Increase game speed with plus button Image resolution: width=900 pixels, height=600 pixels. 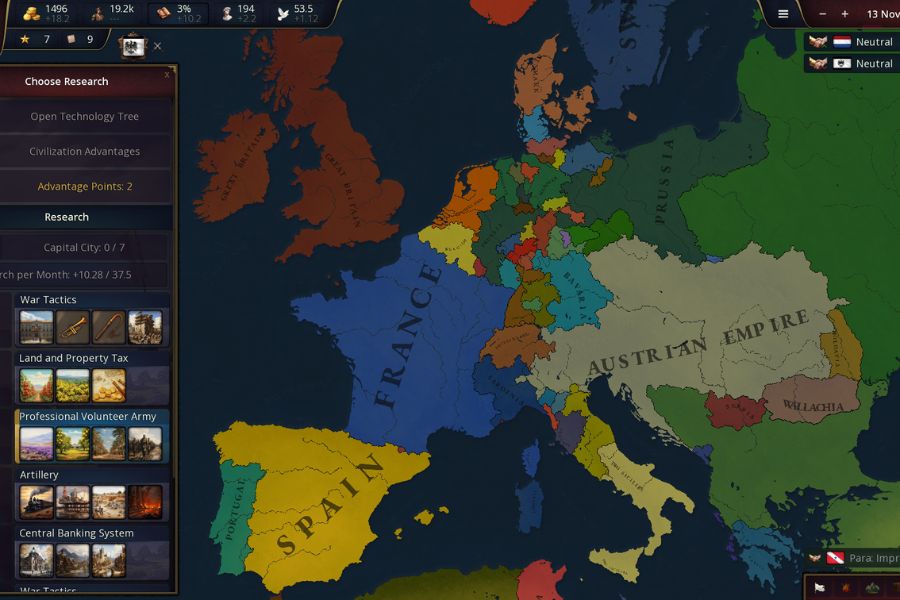(x=845, y=14)
